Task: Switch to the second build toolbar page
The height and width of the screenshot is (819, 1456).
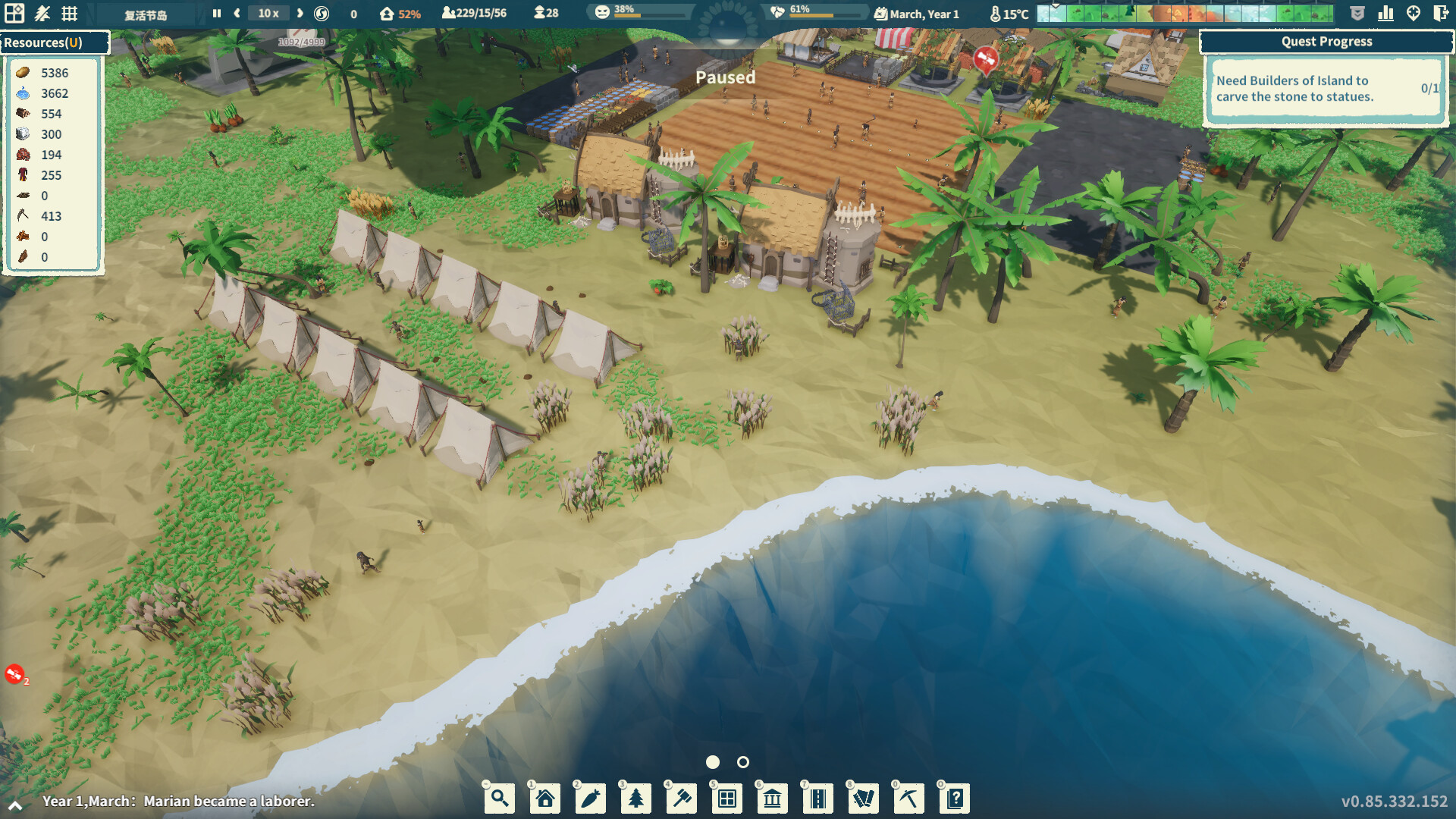Action: [x=742, y=763]
